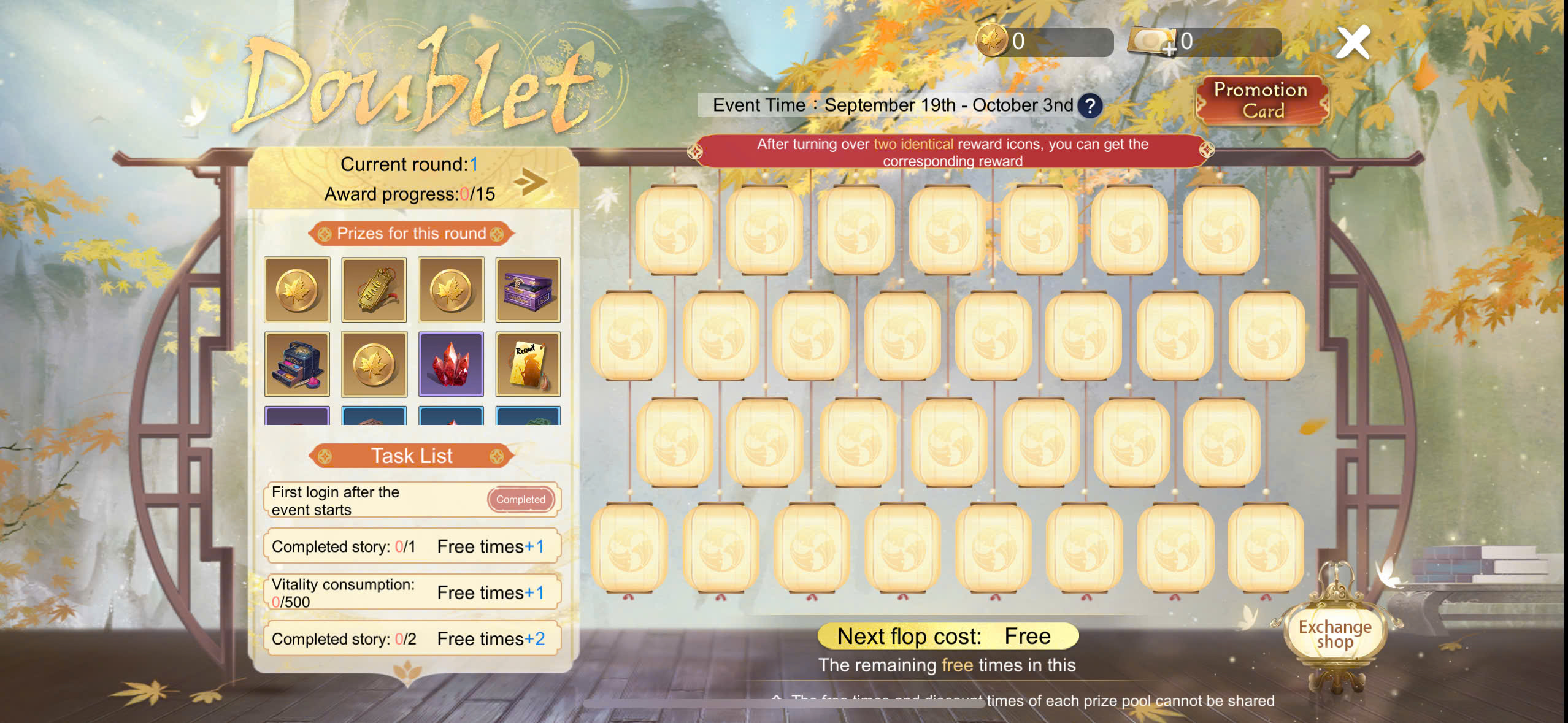Screen dimensions: 1568x723
Task: View the purple treasure chest prize
Action: tap(528, 290)
